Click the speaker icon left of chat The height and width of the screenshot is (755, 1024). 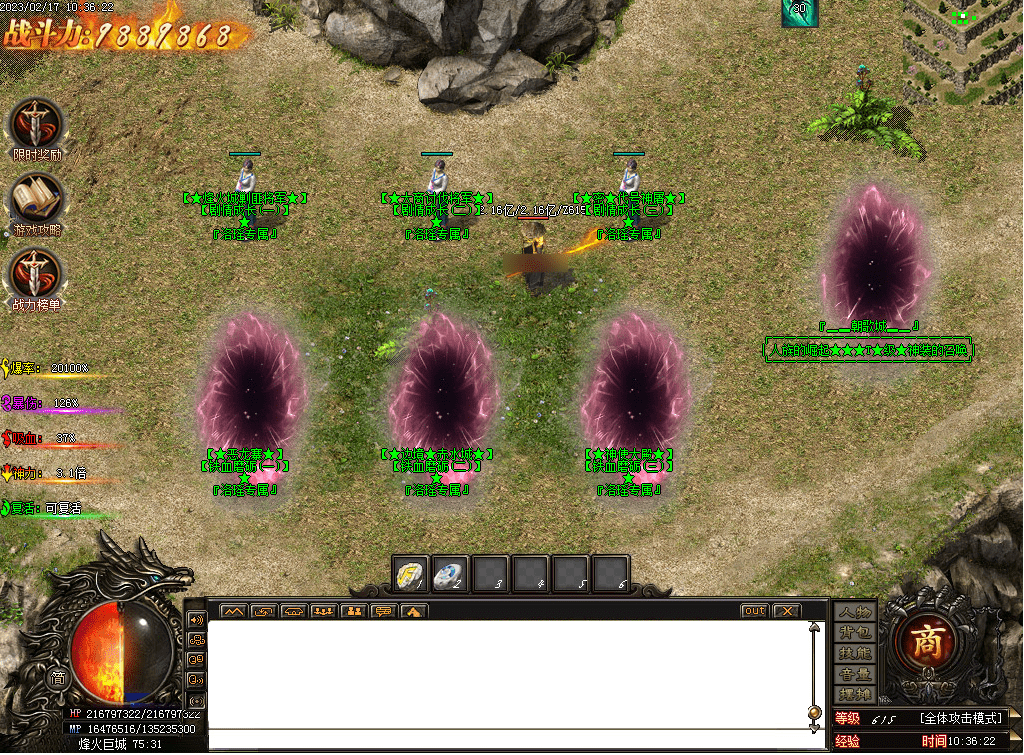coord(196,618)
